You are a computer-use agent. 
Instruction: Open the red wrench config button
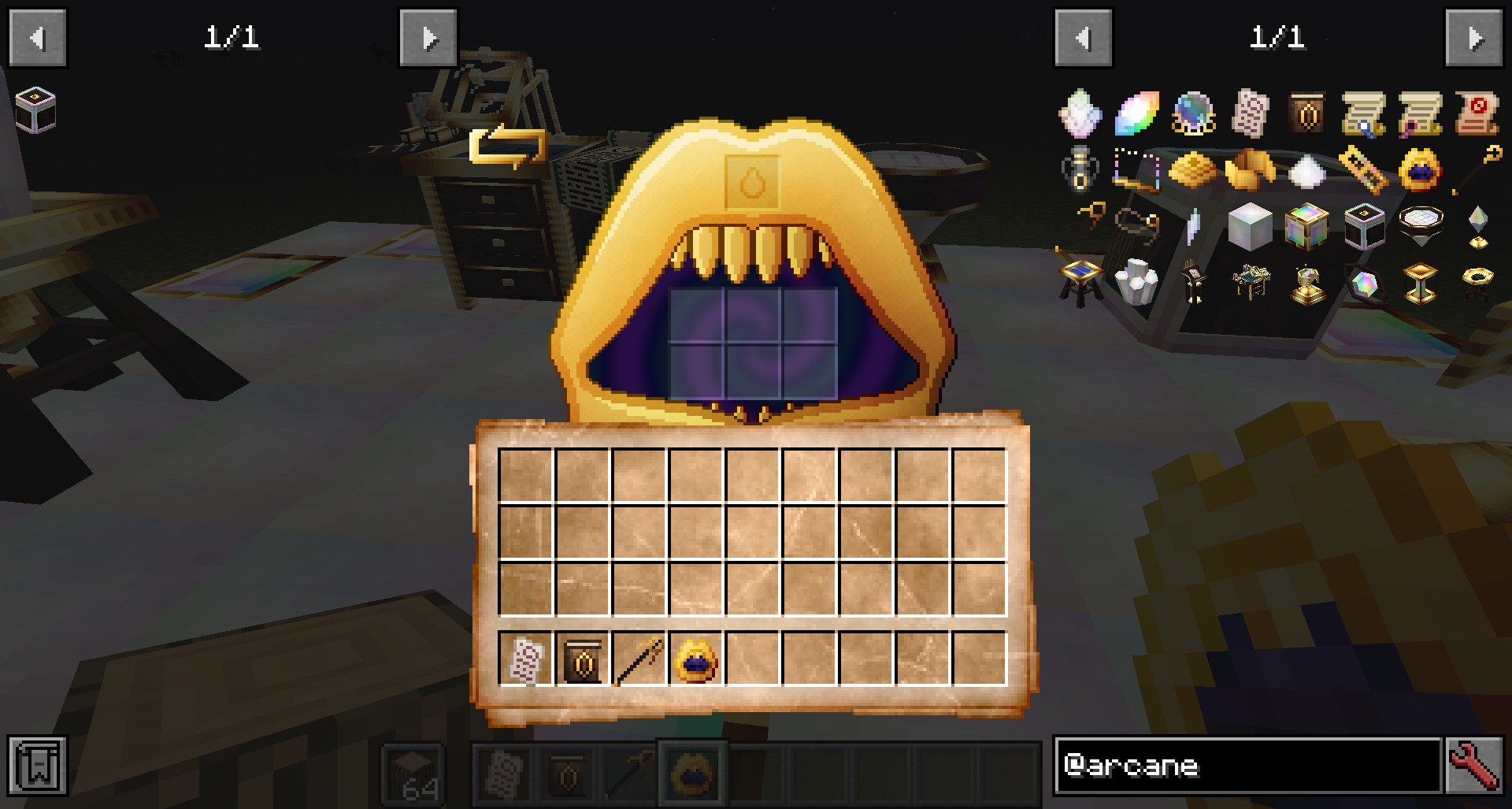[1475, 765]
